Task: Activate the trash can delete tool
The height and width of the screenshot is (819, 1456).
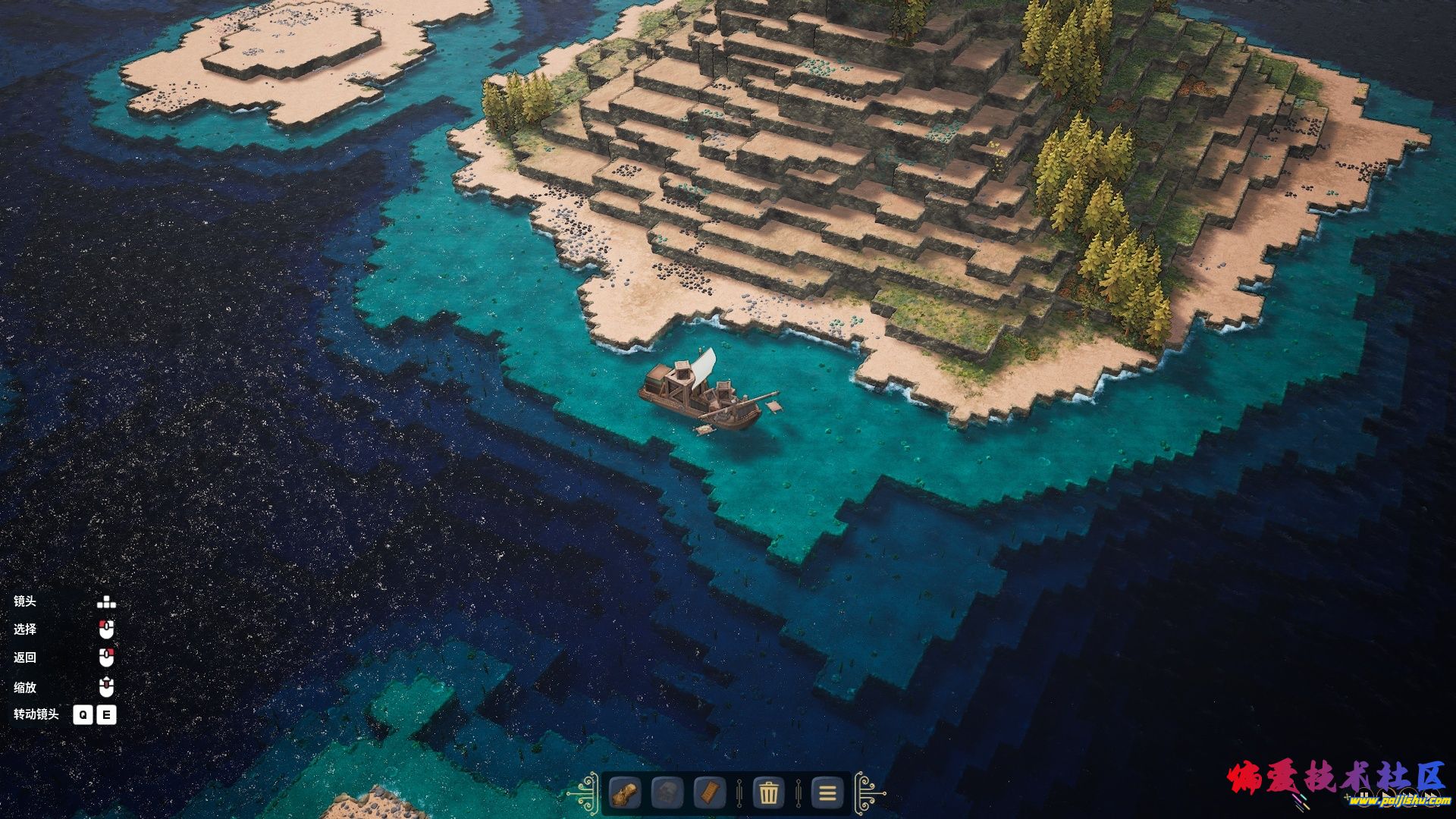Action: pos(768,794)
